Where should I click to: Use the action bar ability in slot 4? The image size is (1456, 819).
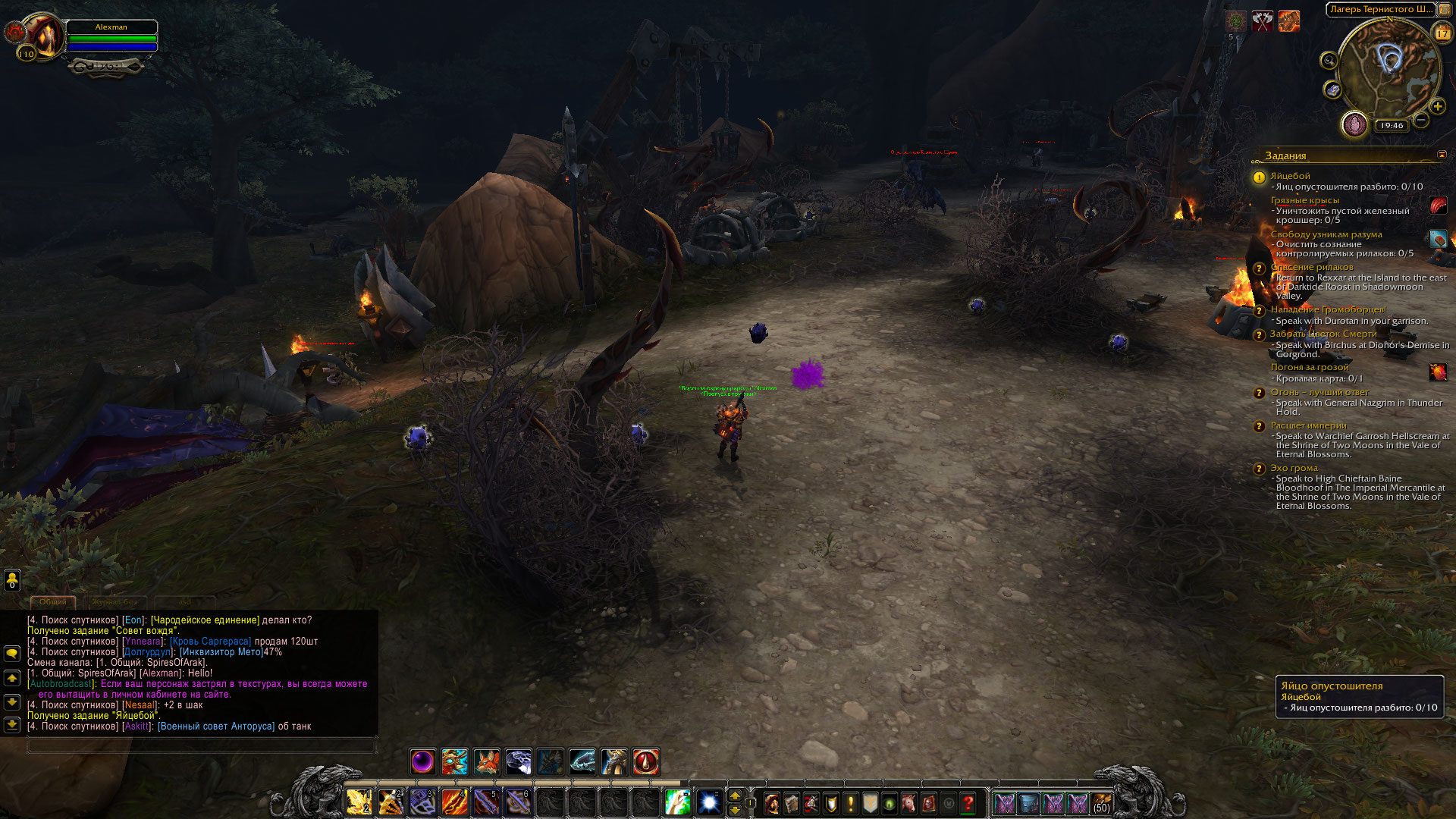pyautogui.click(x=454, y=802)
